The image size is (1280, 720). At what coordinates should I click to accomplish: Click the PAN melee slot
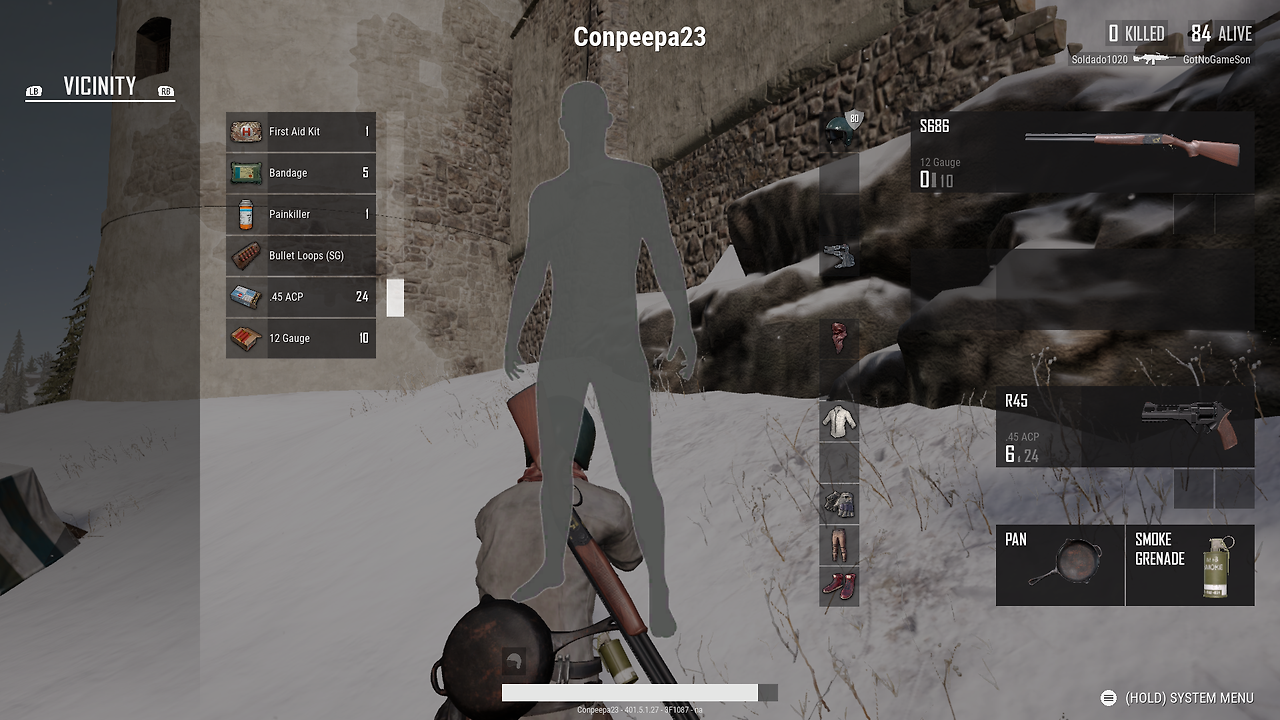pyautogui.click(x=1060, y=565)
